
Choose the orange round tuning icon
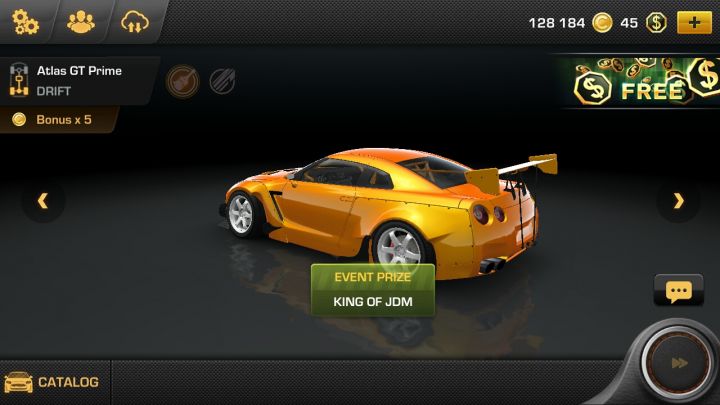click(x=181, y=80)
